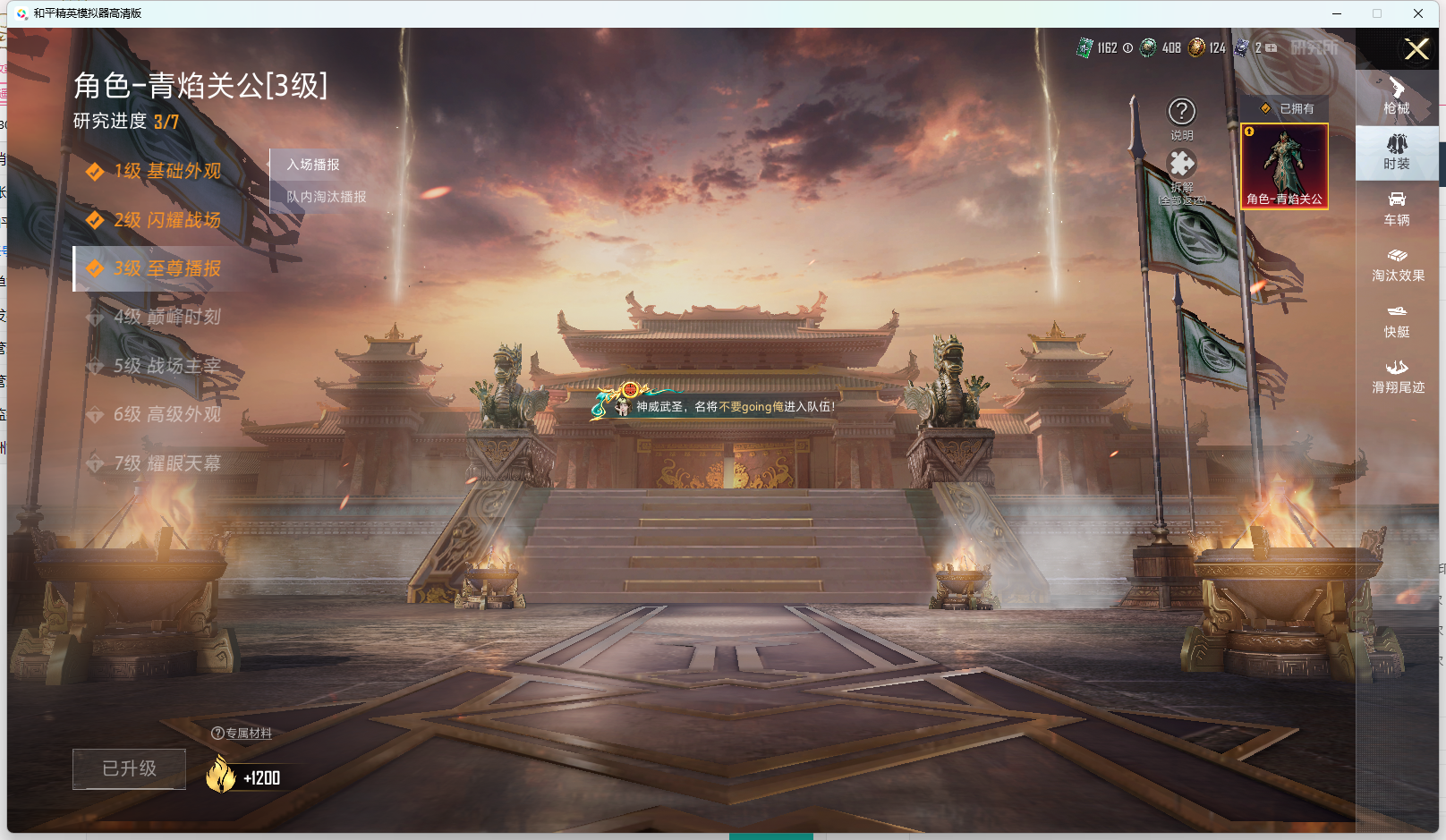Expand the 队内淘汰播报 option

point(325,196)
